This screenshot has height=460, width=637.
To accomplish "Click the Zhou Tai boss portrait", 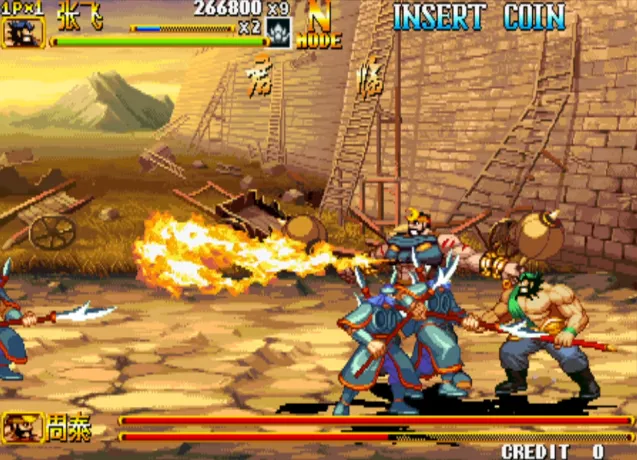I will [21, 428].
